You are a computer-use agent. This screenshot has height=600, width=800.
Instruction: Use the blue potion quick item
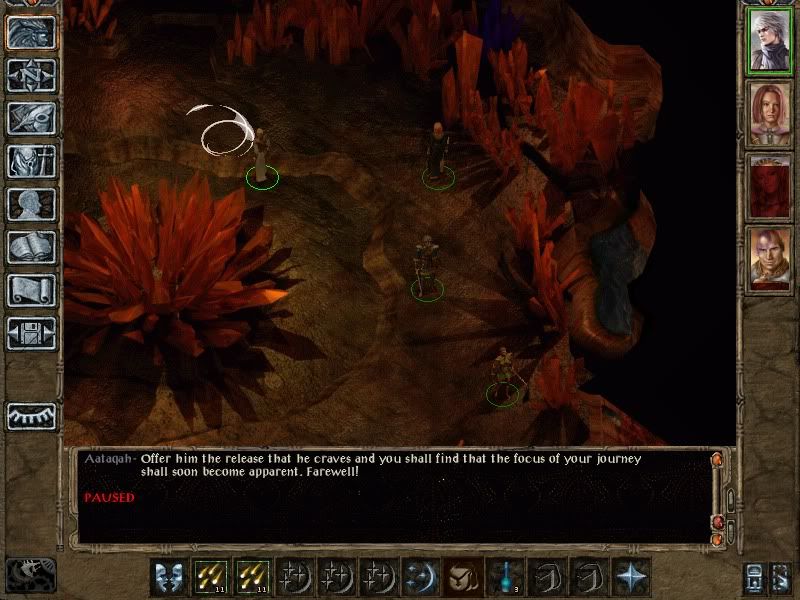pyautogui.click(x=506, y=577)
